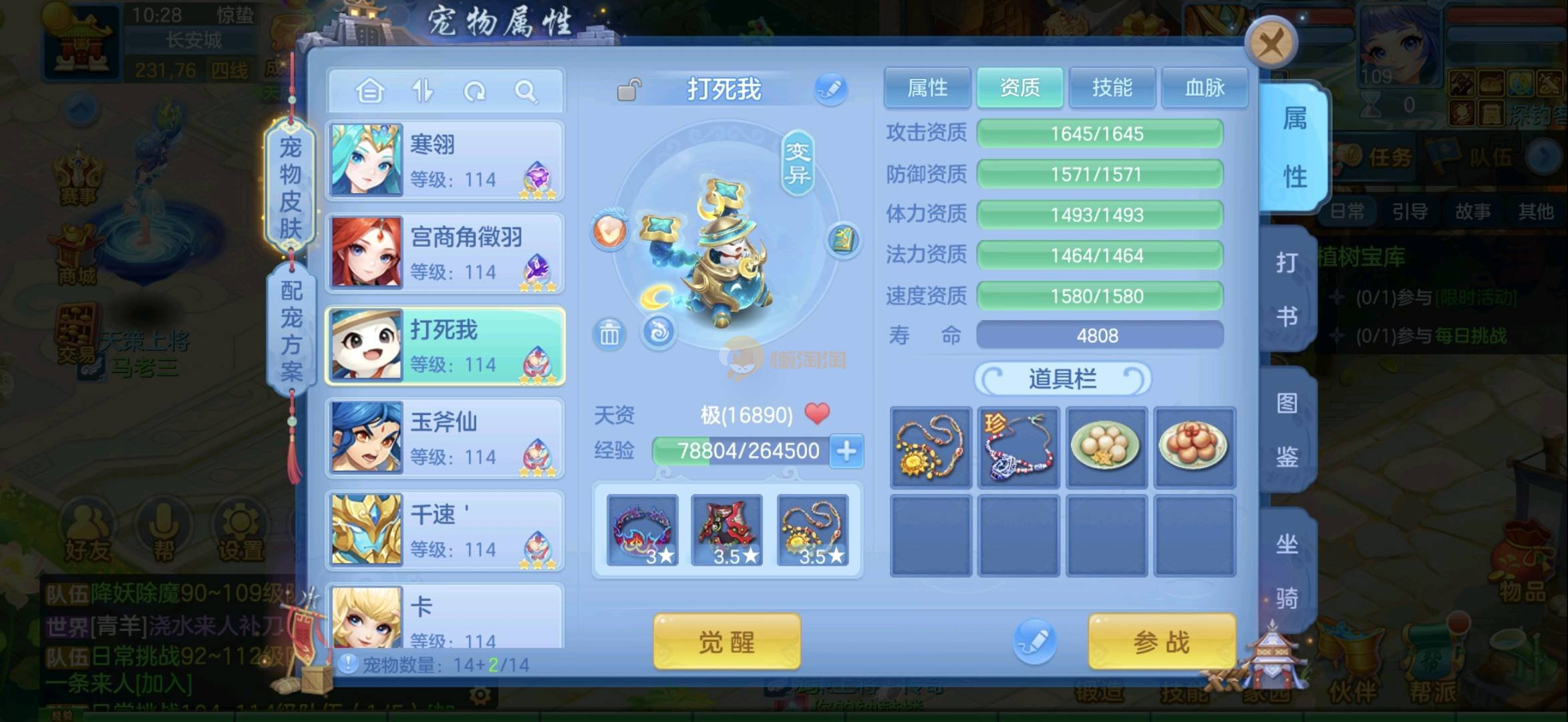The image size is (1568, 722).
Task: Open the 图鉴 encyclopedia side tab
Action: 1287,429
